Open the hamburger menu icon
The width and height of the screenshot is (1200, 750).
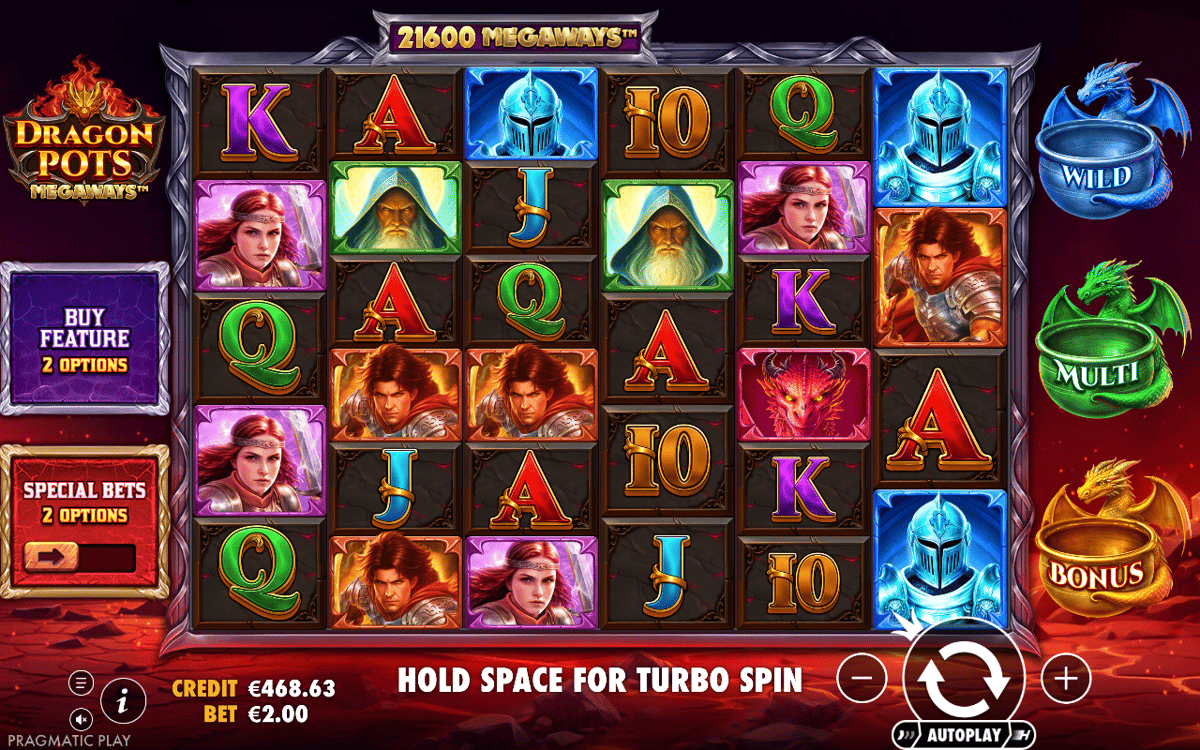[x=82, y=683]
